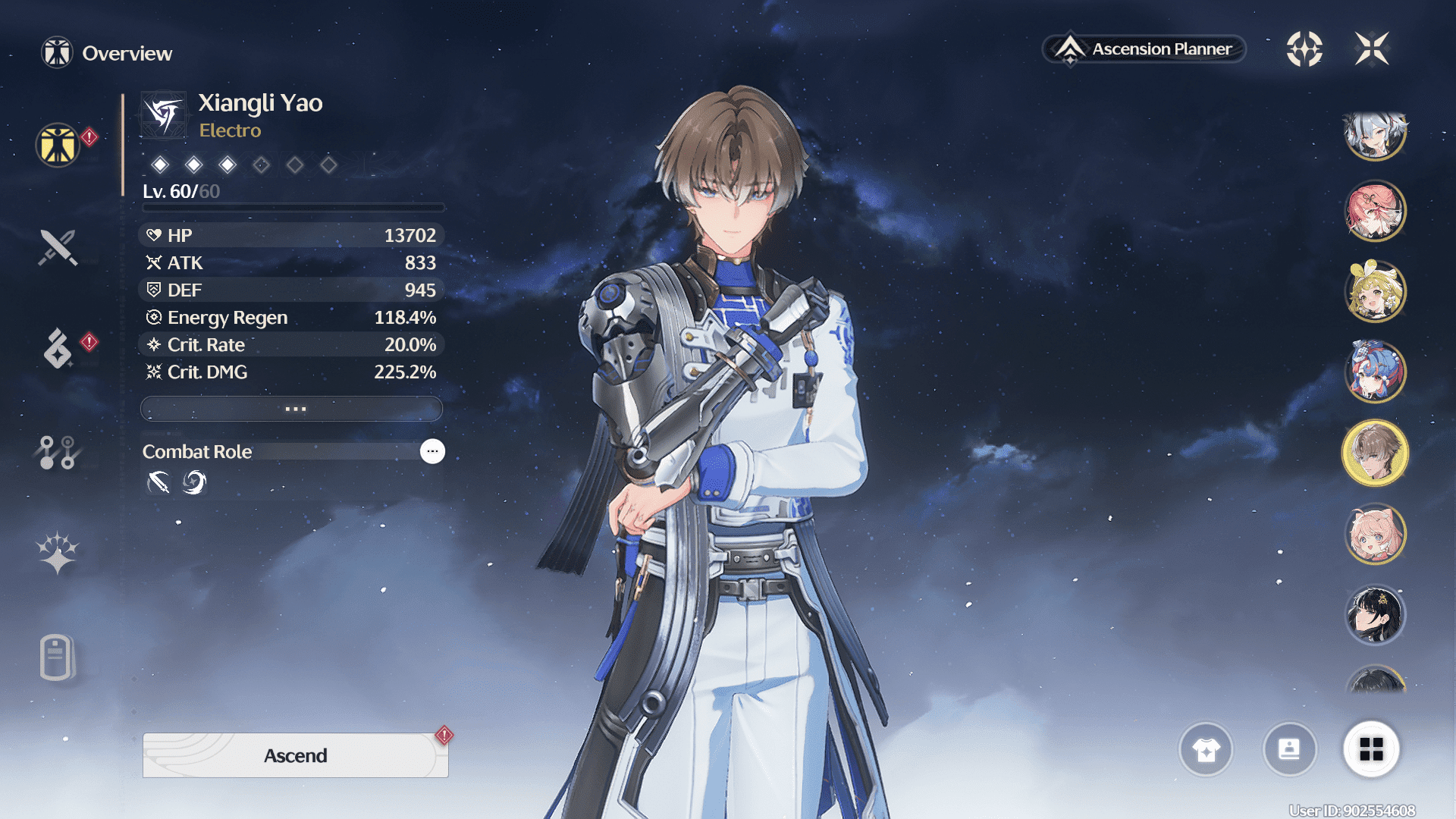Ascend Xiangli Yao with the Ascend button
The image size is (1456, 819).
coord(295,755)
